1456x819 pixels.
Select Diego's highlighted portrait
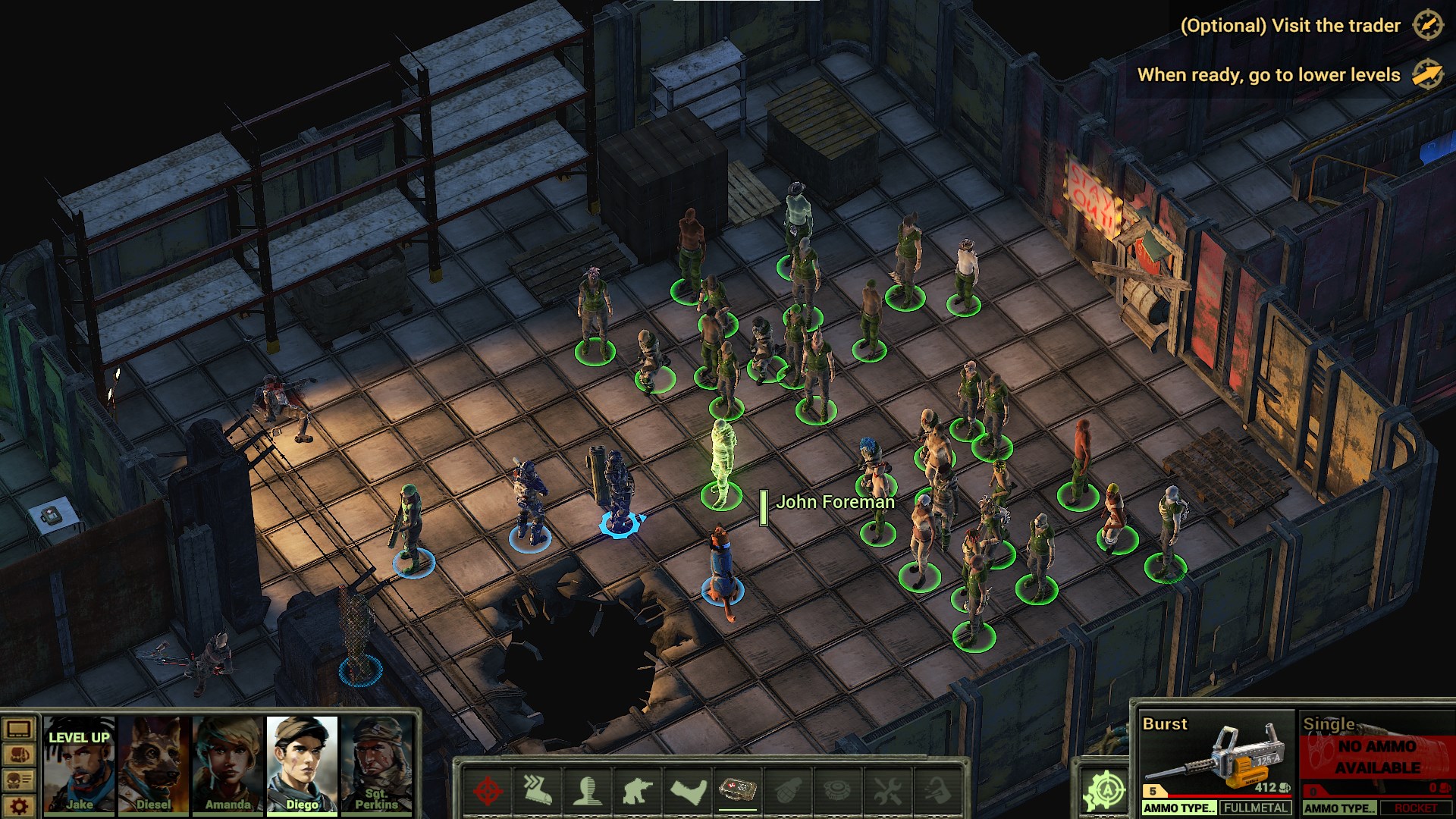point(302,764)
